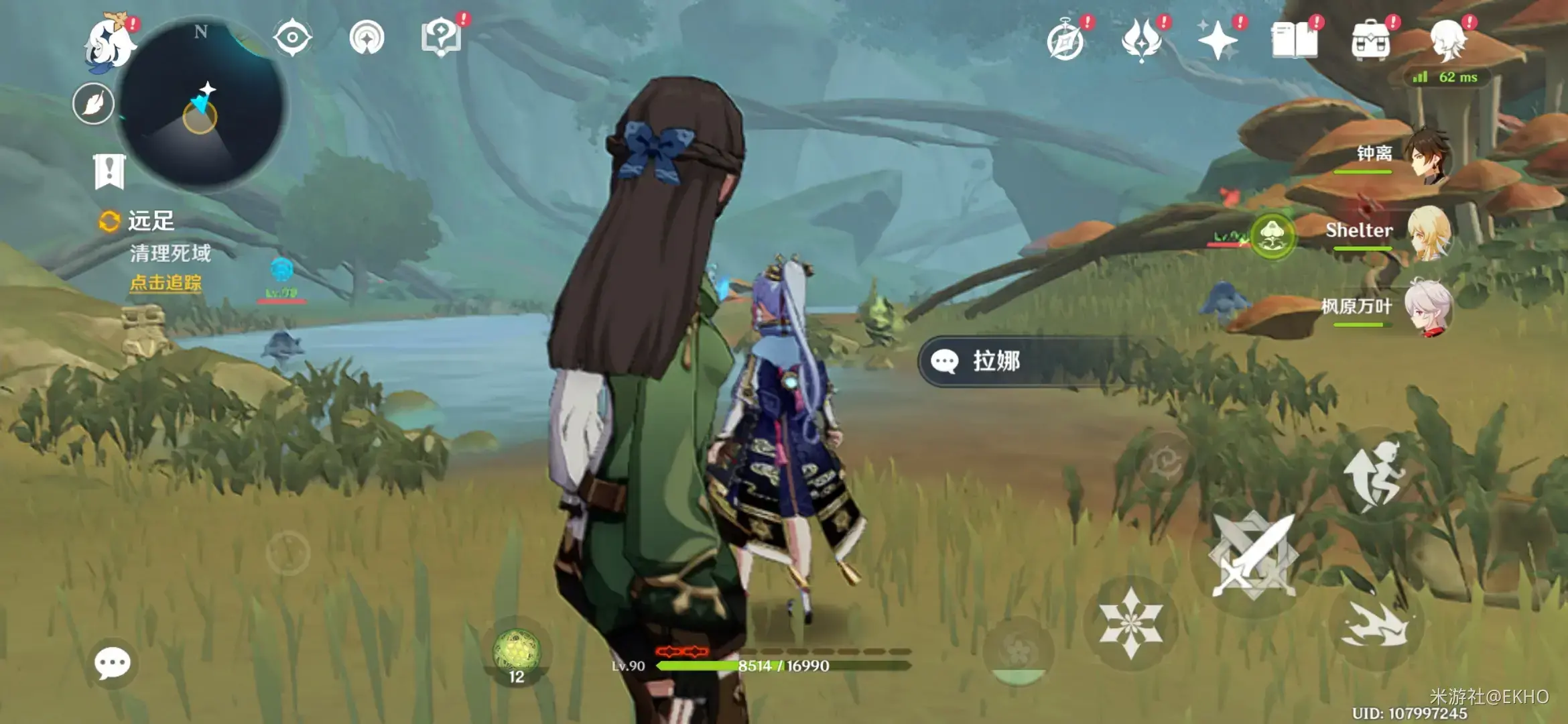
Task: Open the character screen head icon
Action: click(x=1447, y=40)
